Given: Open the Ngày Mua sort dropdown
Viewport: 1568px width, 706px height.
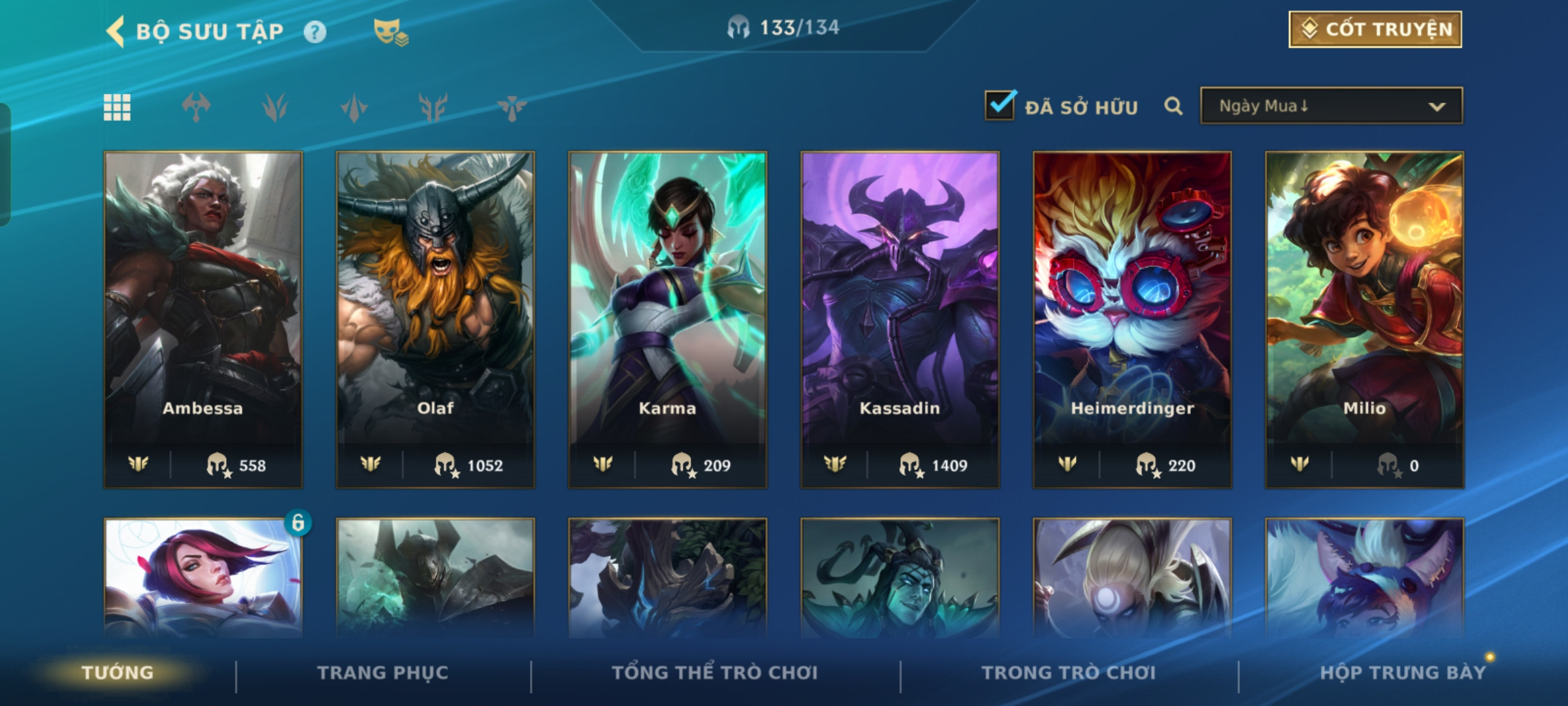Looking at the screenshot, I should tap(1331, 106).
